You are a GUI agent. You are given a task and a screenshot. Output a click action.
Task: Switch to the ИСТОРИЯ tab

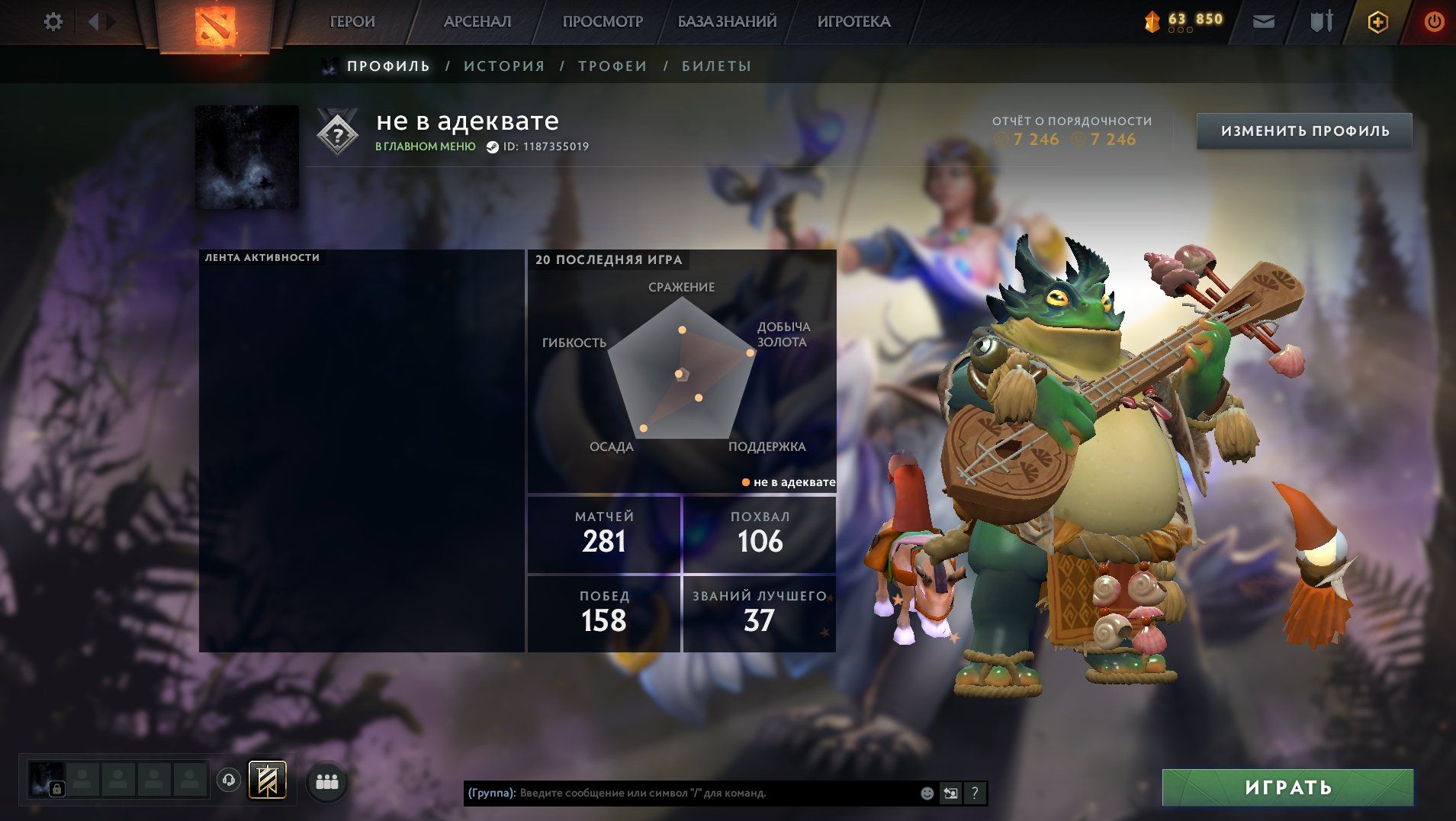click(x=504, y=66)
